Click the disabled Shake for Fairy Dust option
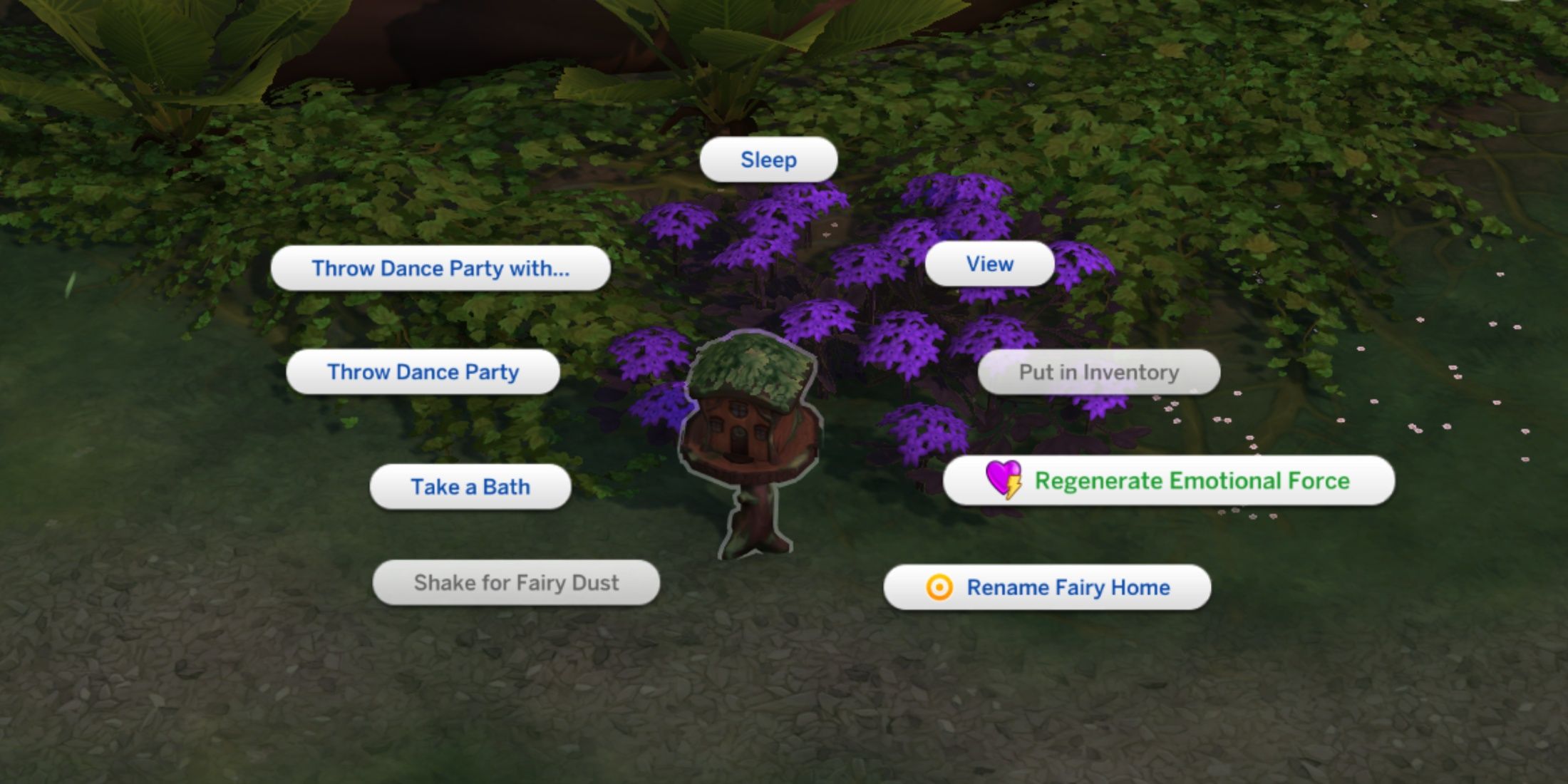 click(515, 582)
